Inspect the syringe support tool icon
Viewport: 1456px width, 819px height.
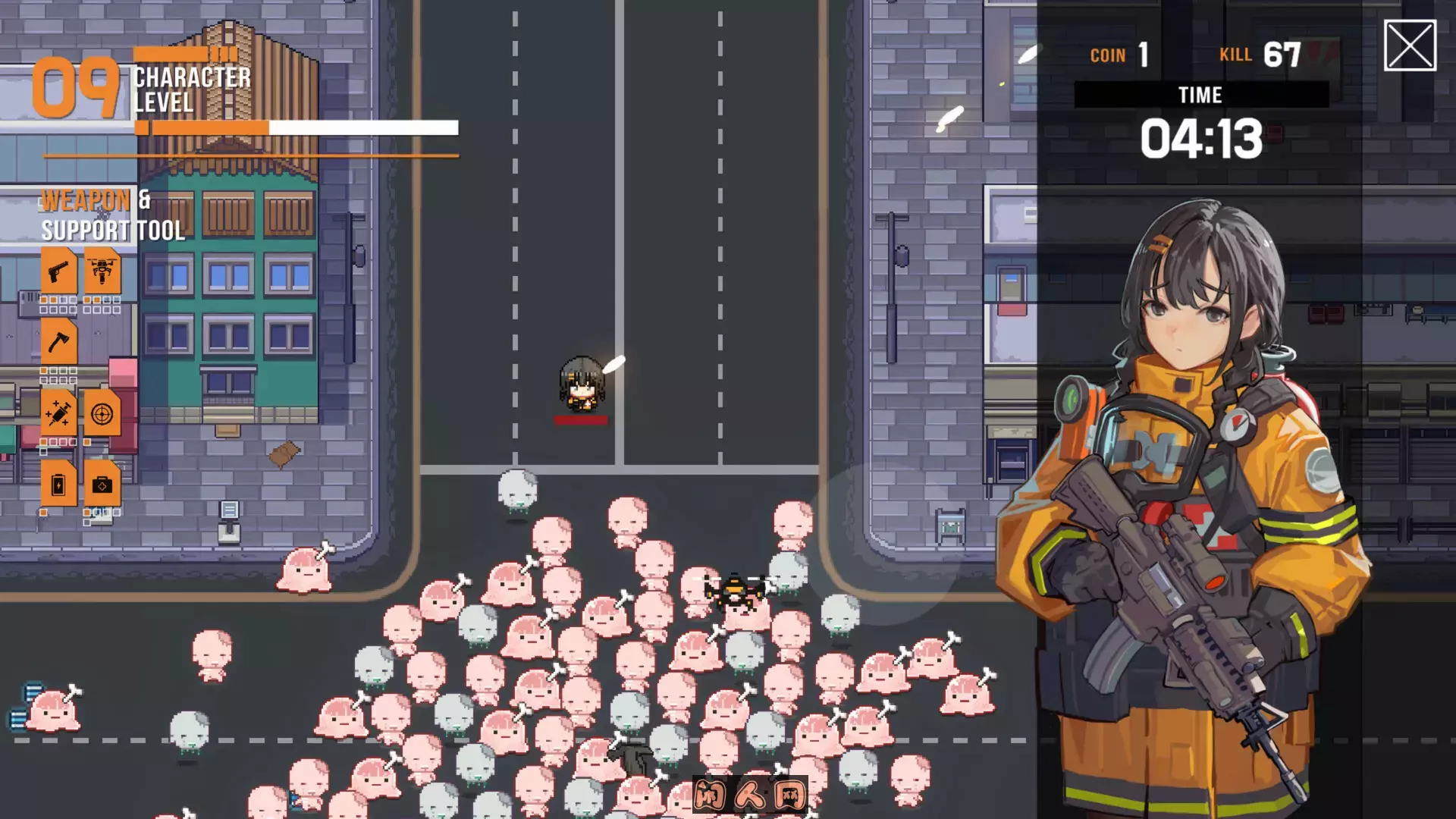click(x=58, y=413)
